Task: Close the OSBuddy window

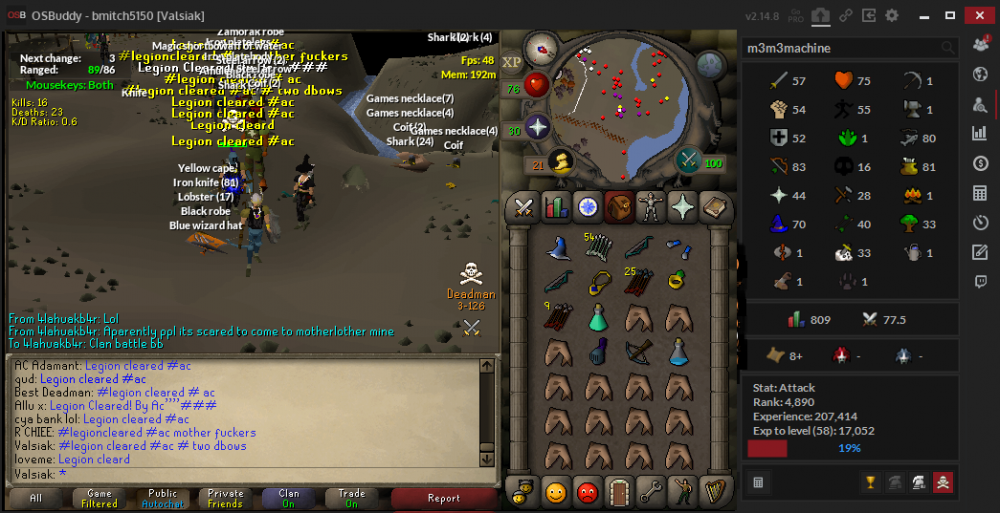Action: click(x=977, y=15)
